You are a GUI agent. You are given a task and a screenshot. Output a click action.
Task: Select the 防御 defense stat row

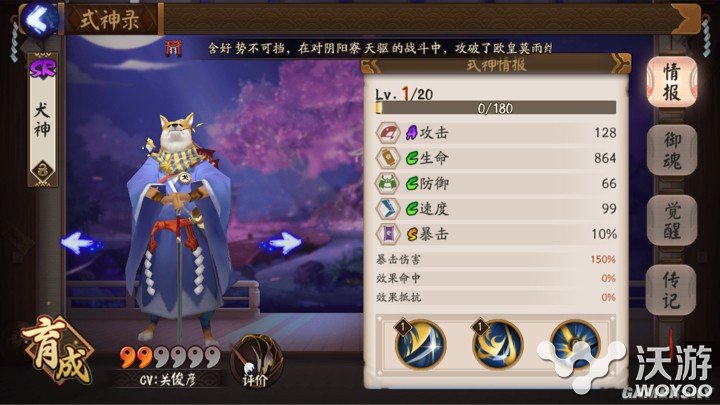(495, 184)
